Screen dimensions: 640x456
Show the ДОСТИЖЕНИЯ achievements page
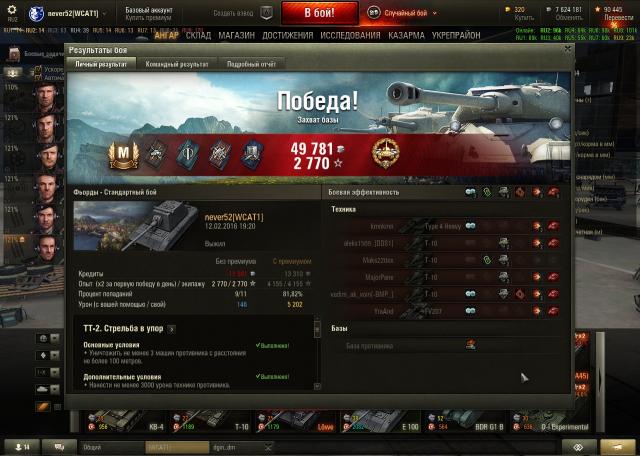click(x=288, y=34)
